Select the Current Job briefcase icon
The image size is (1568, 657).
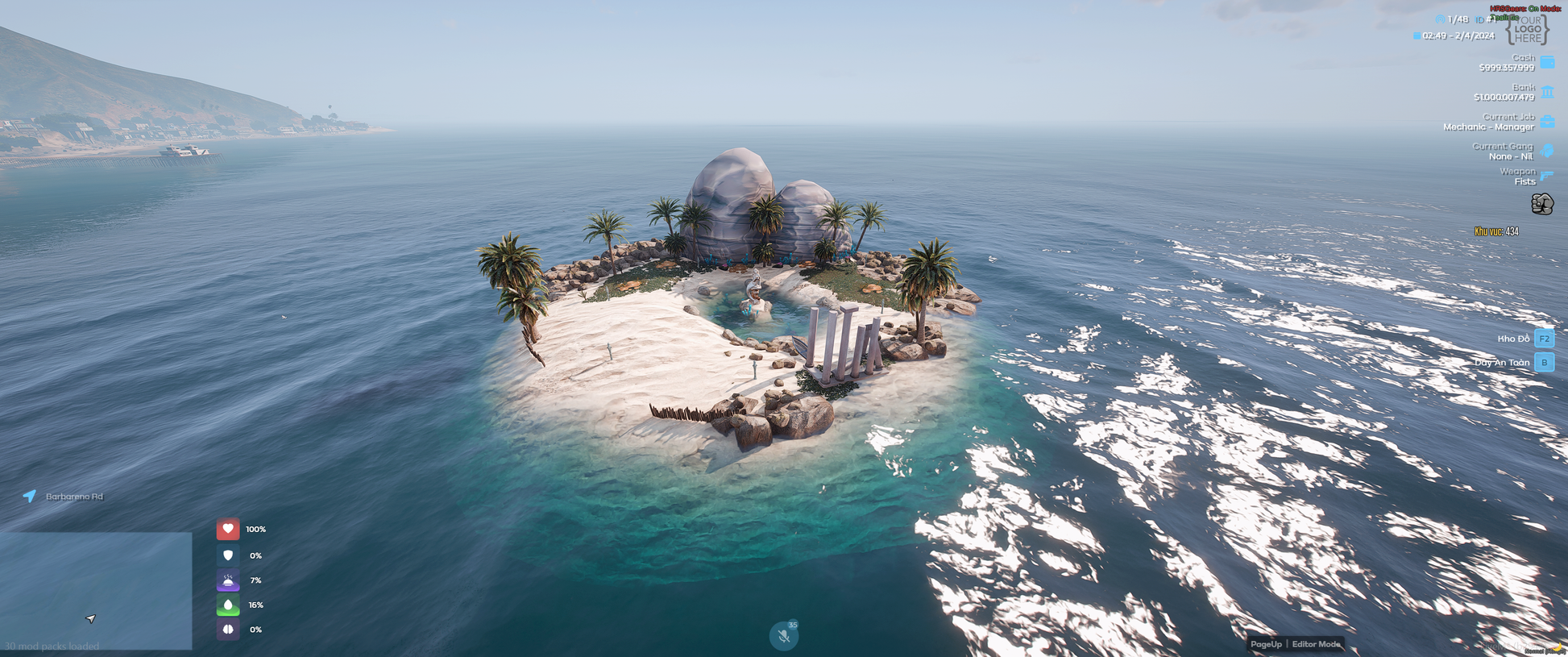(x=1547, y=122)
